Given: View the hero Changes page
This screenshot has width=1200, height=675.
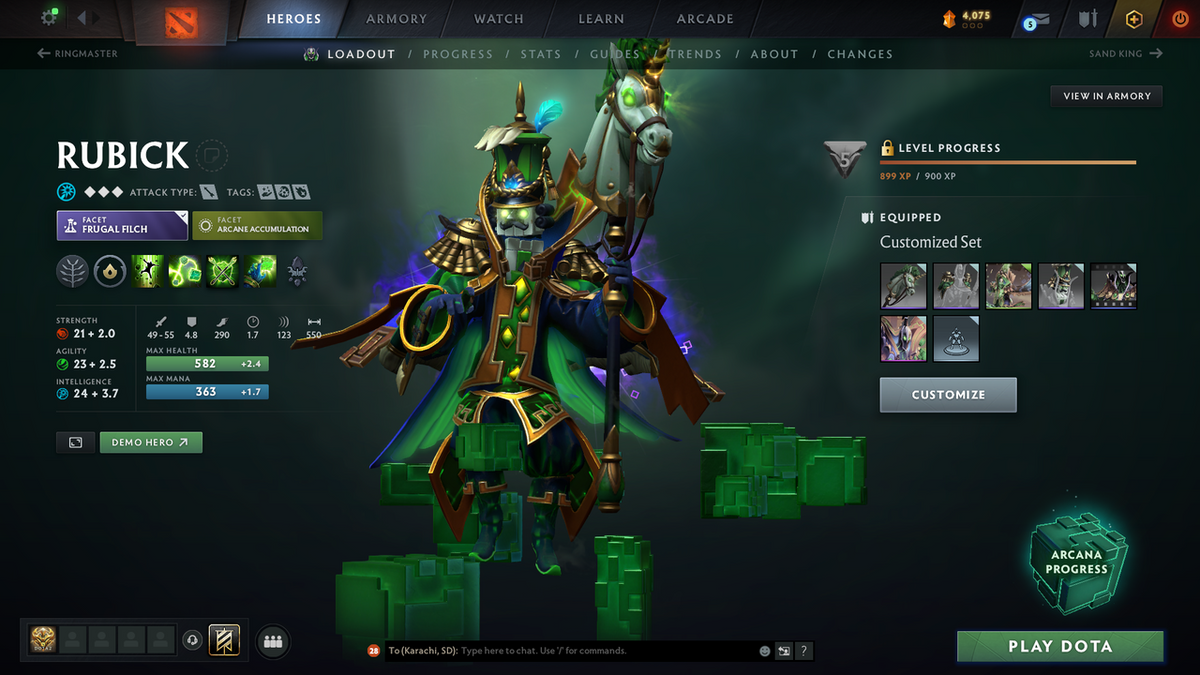Looking at the screenshot, I should (860, 54).
